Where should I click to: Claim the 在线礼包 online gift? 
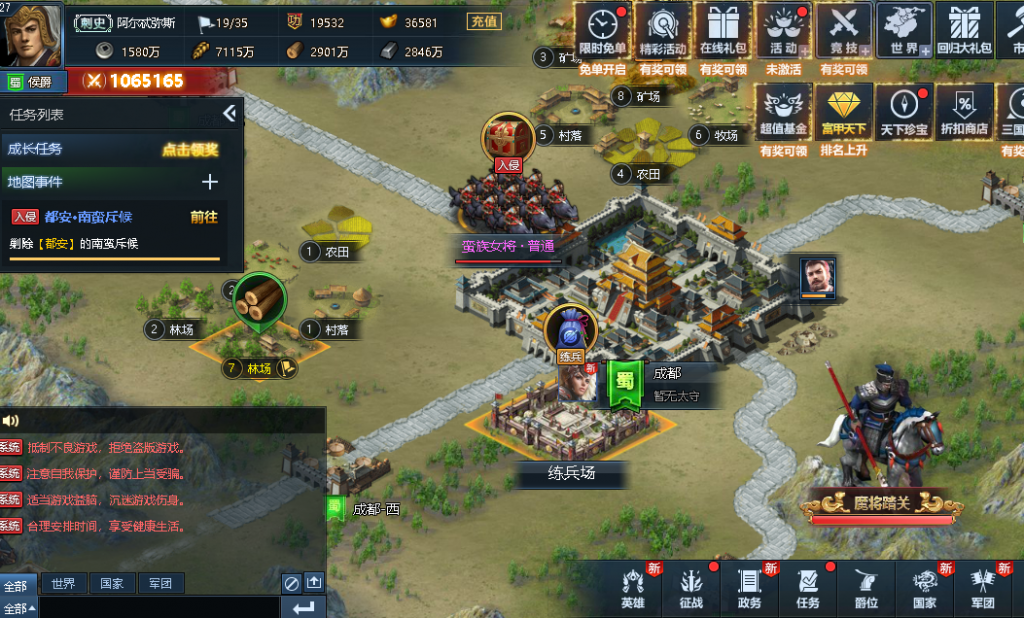pyautogui.click(x=723, y=32)
